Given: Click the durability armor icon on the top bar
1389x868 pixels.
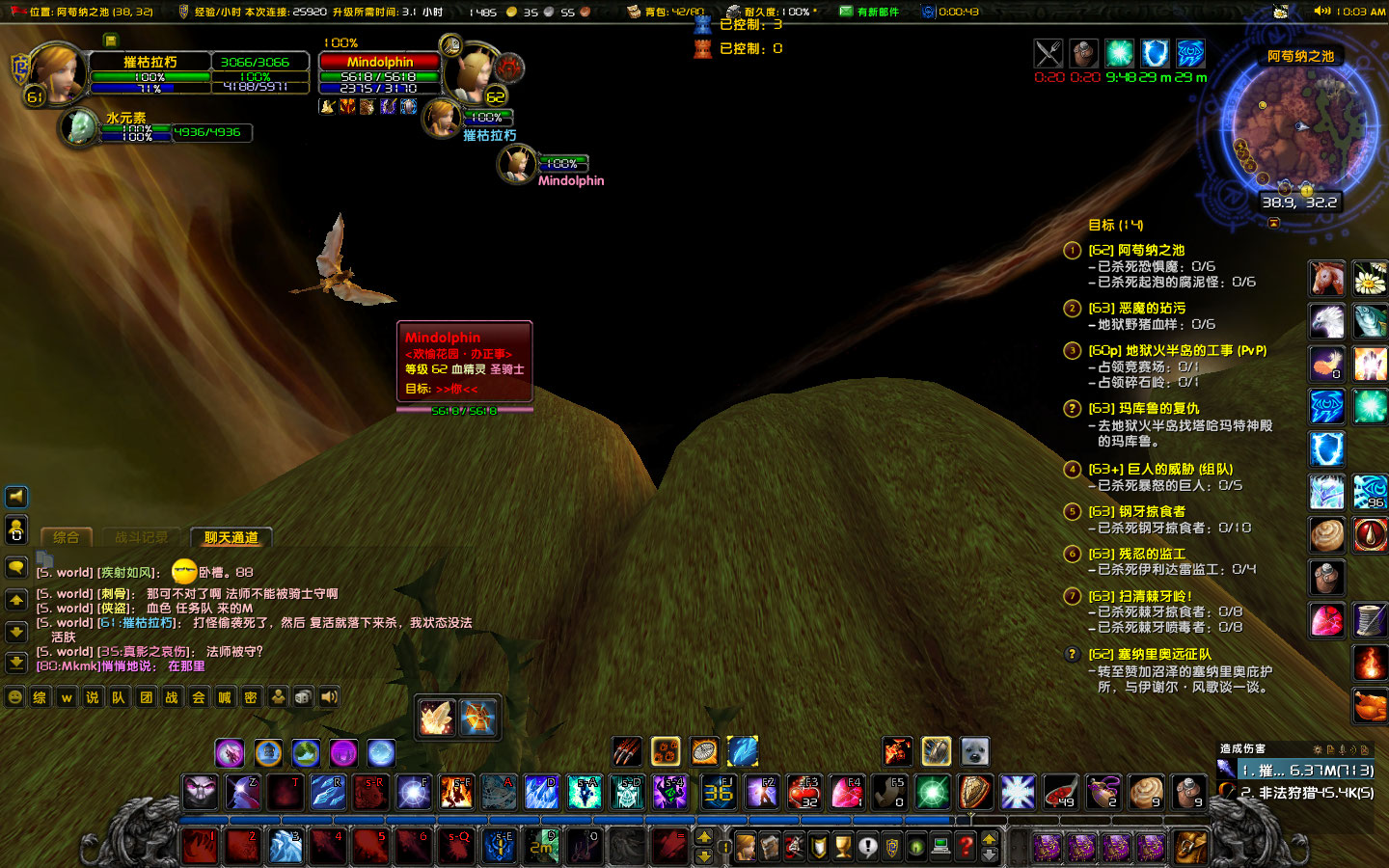Looking at the screenshot, I should click(x=733, y=11).
